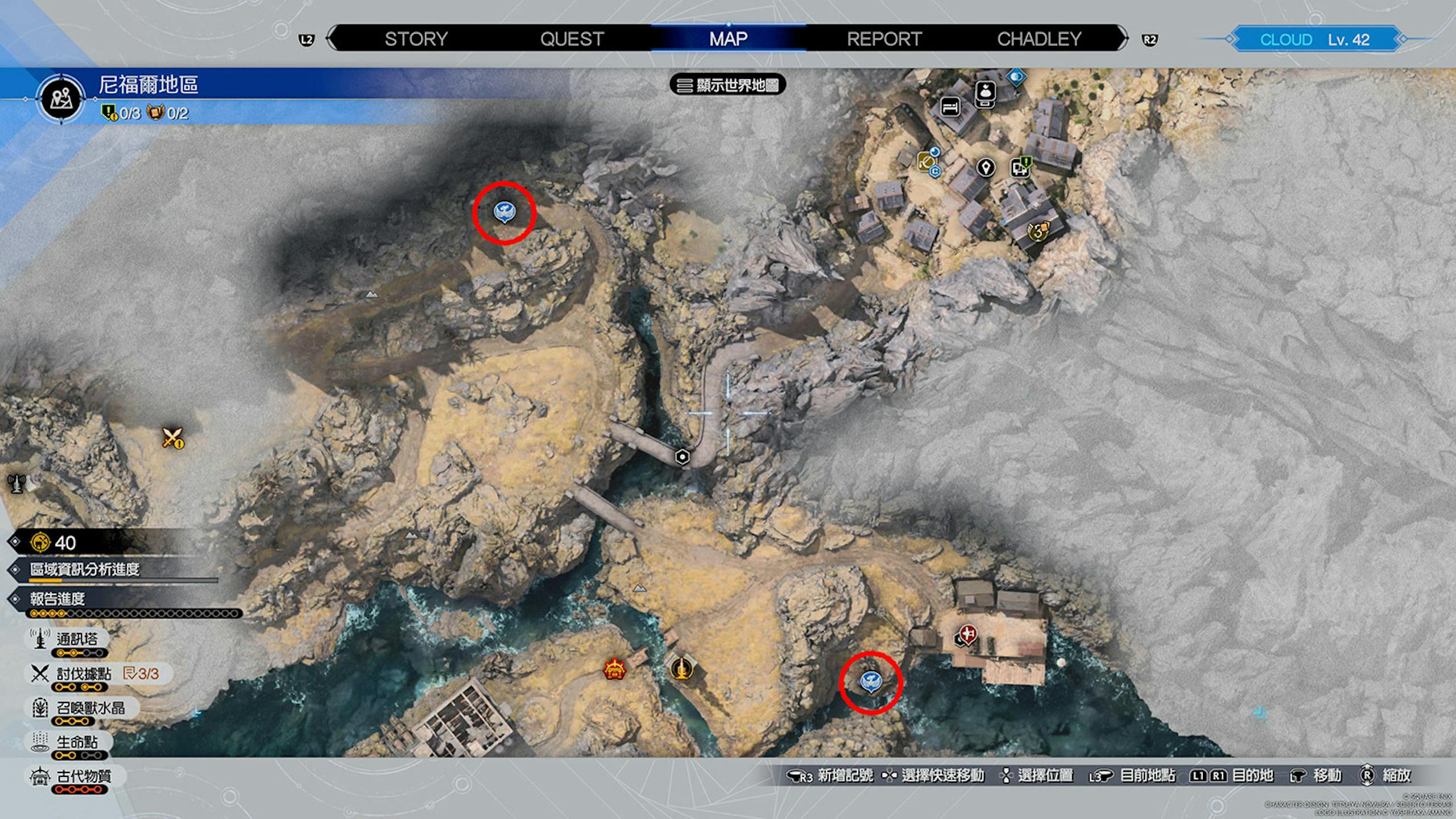Select the crossed swords combat marker
This screenshot has width=1456, height=819.
172,438
